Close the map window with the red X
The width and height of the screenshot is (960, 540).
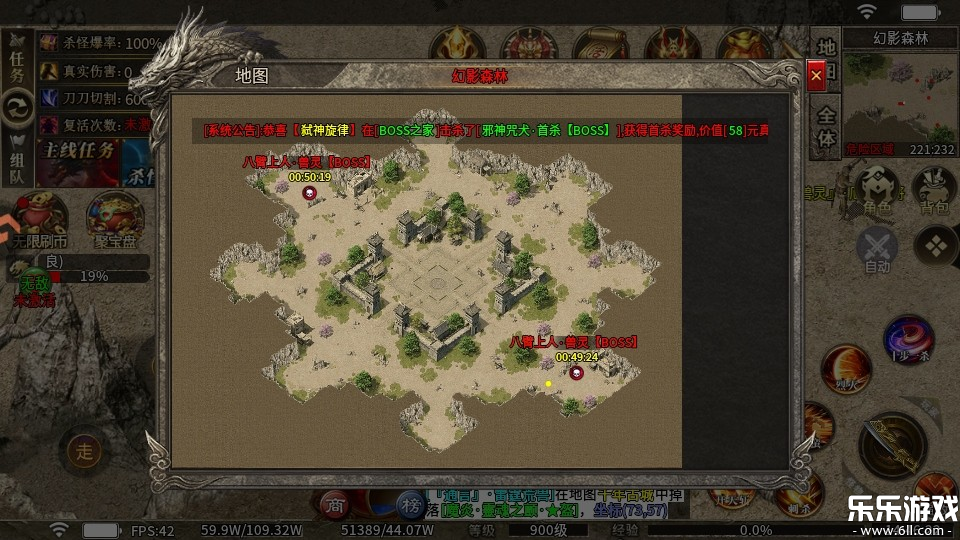point(817,74)
